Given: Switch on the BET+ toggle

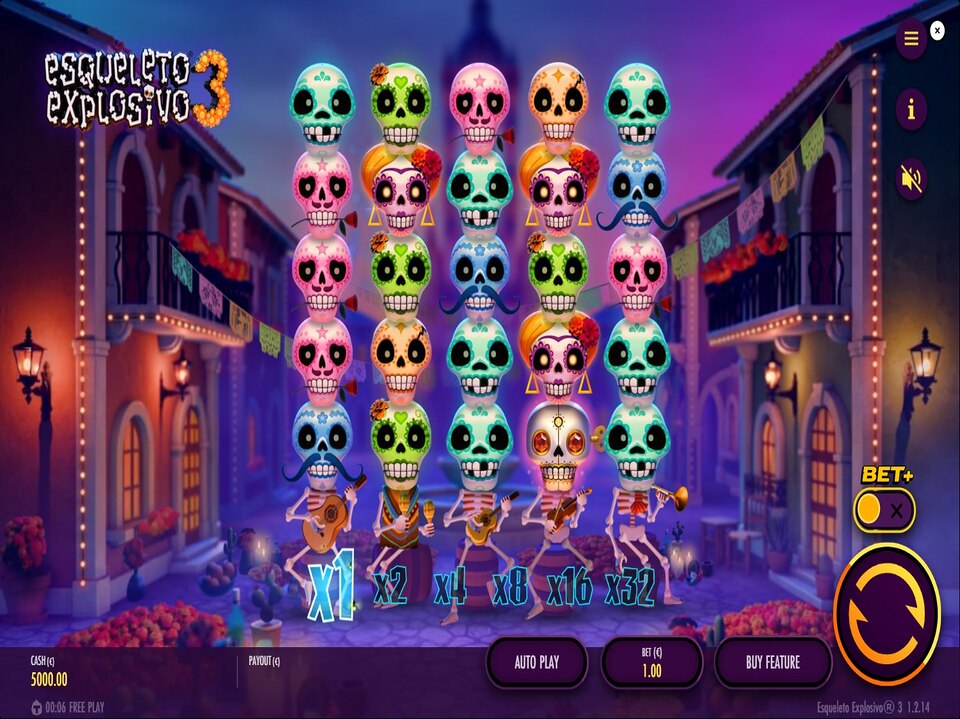Looking at the screenshot, I should pos(884,511).
